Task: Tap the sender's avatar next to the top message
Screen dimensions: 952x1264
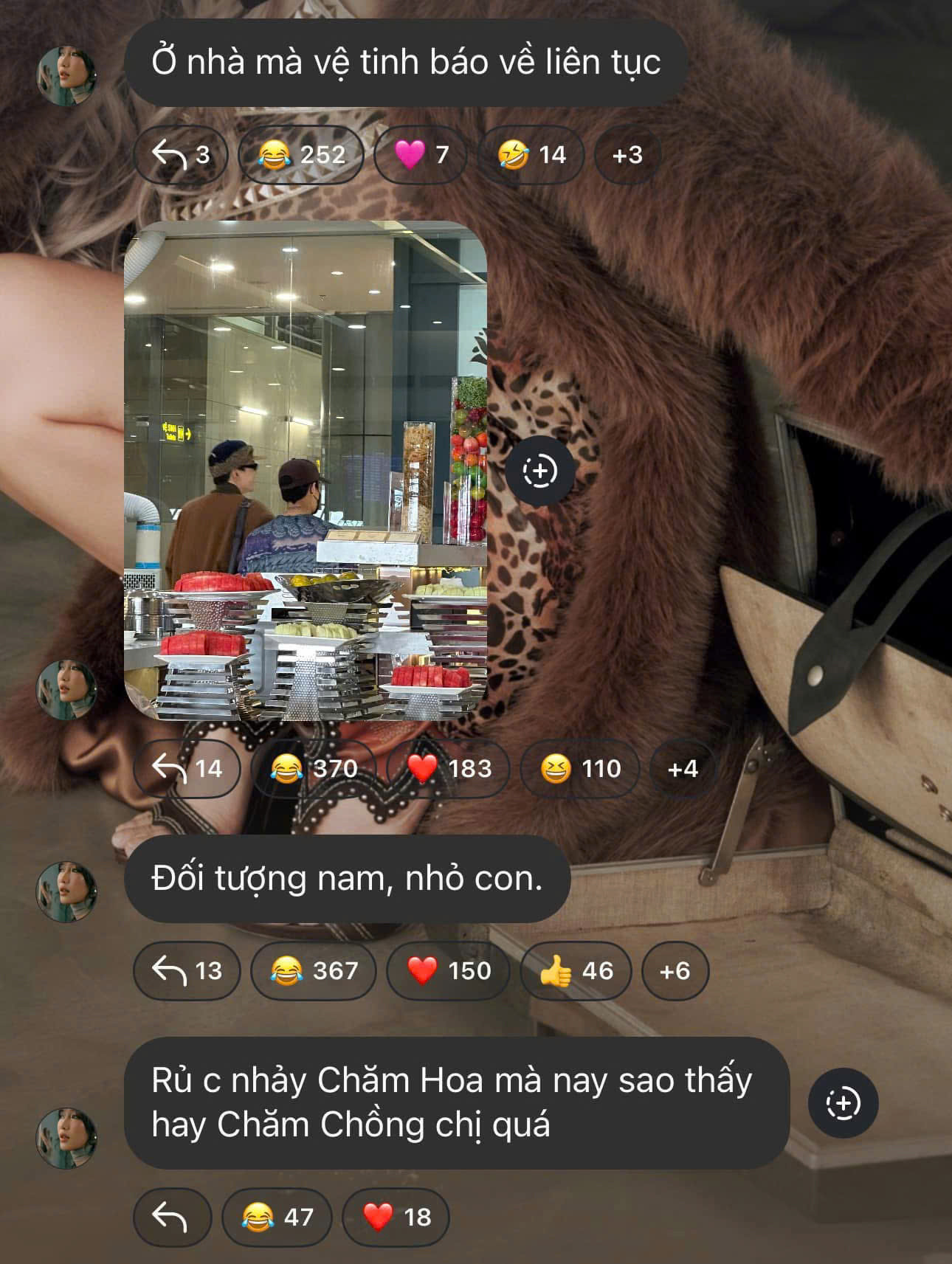Action: click(x=68, y=71)
